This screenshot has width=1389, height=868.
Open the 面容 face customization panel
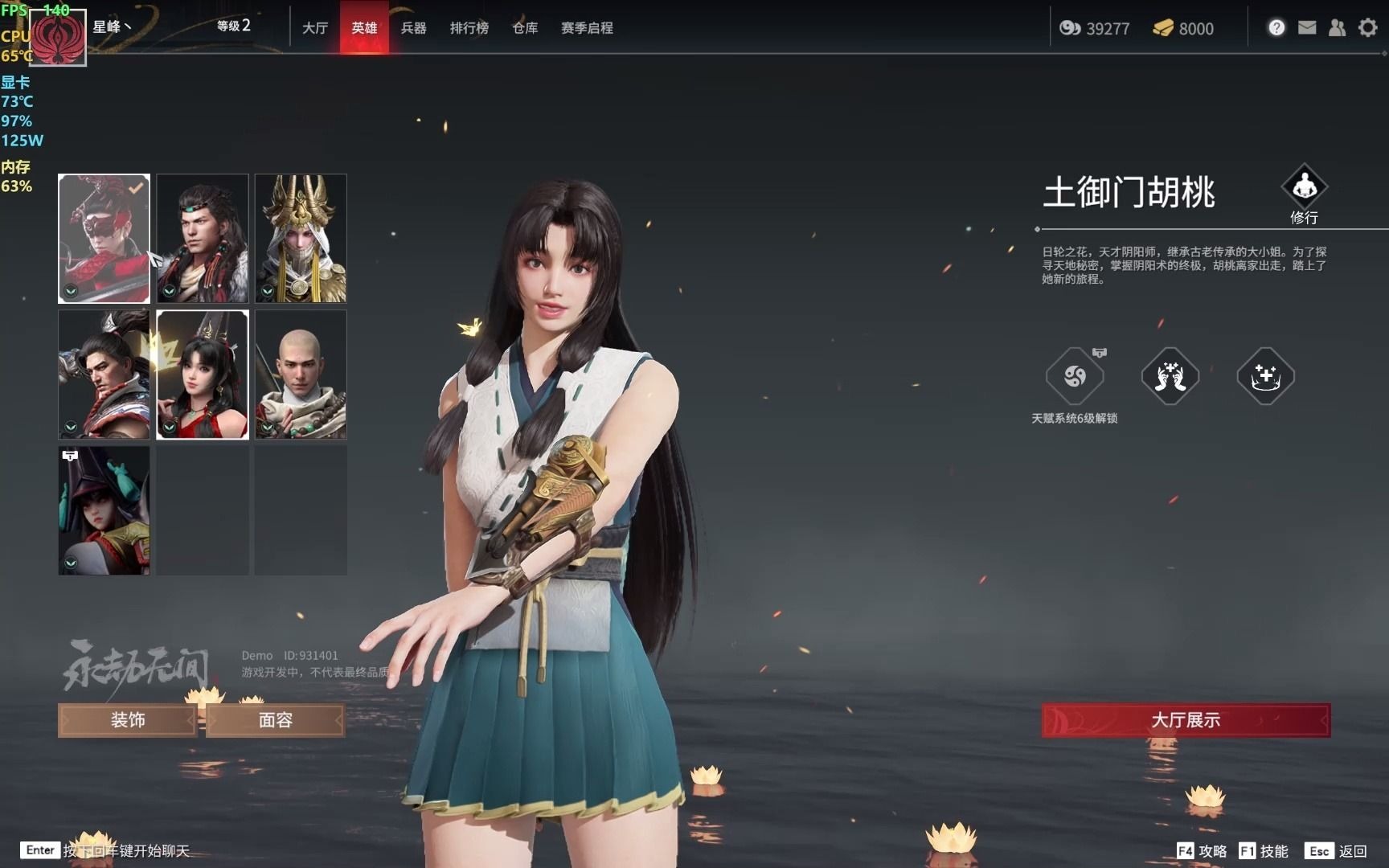(276, 720)
